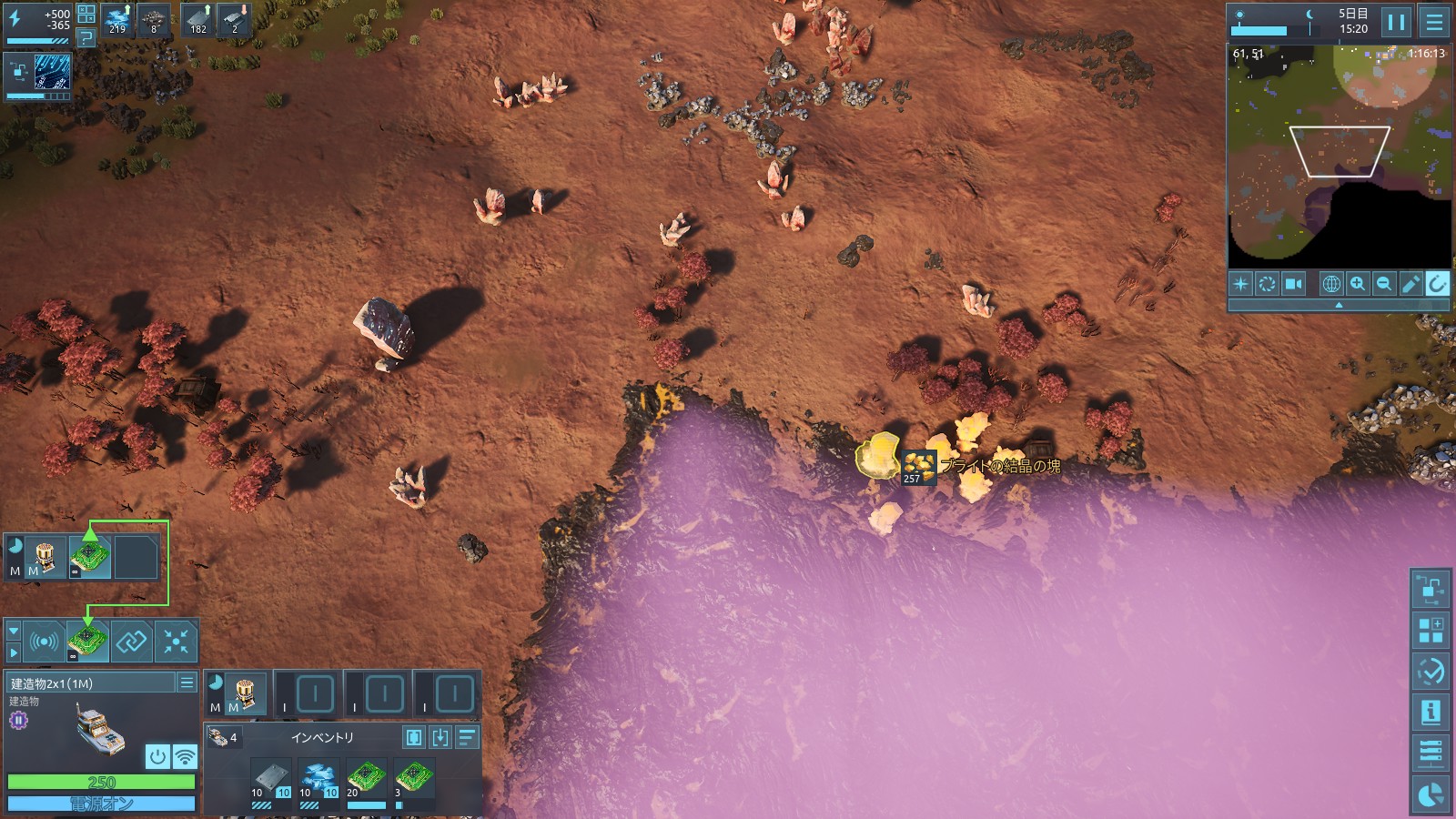Open the info book guide button
Image resolution: width=1456 pixels, height=819 pixels.
1431,712
